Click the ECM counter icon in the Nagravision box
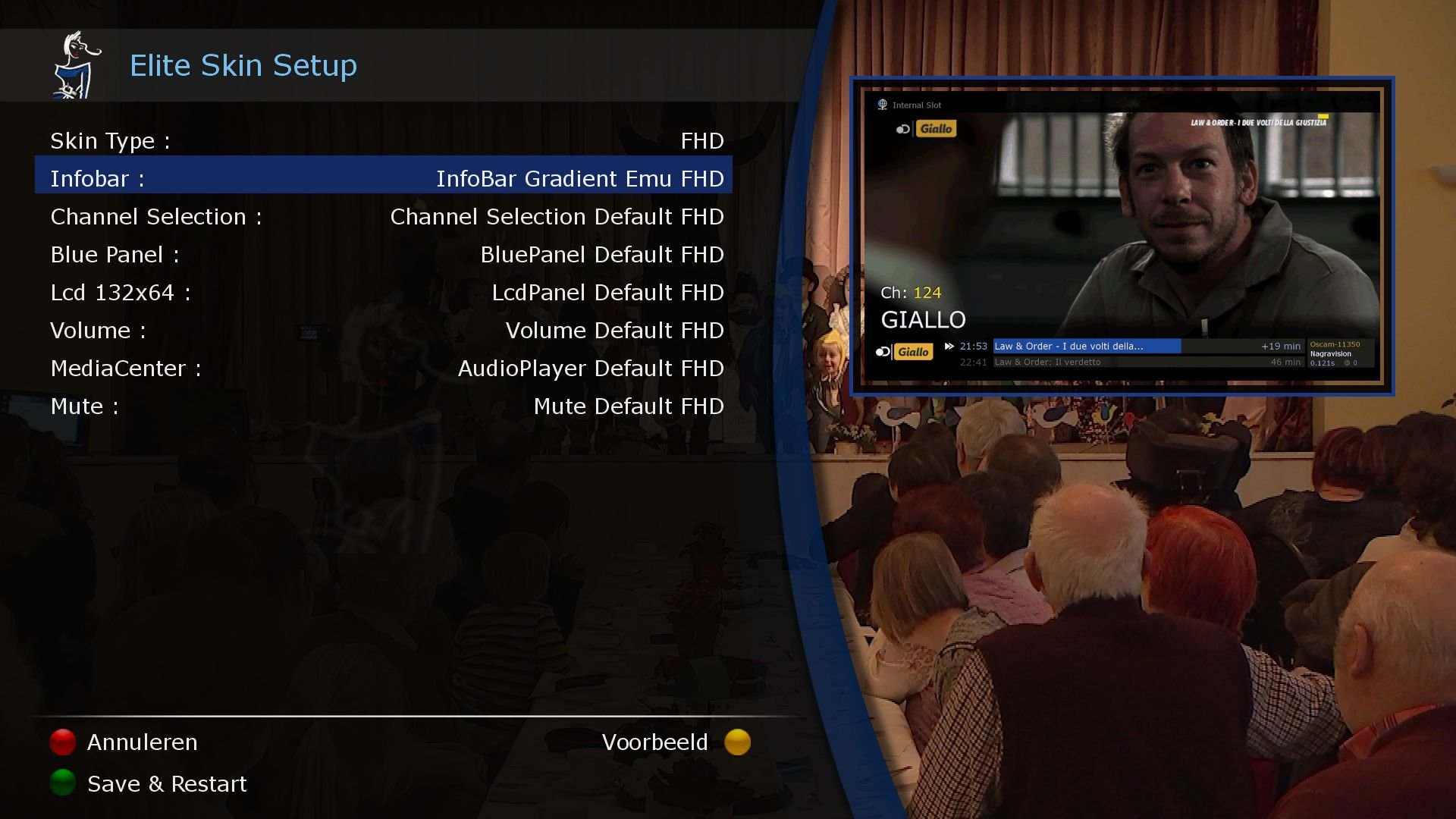Image resolution: width=1456 pixels, height=819 pixels. [1347, 362]
